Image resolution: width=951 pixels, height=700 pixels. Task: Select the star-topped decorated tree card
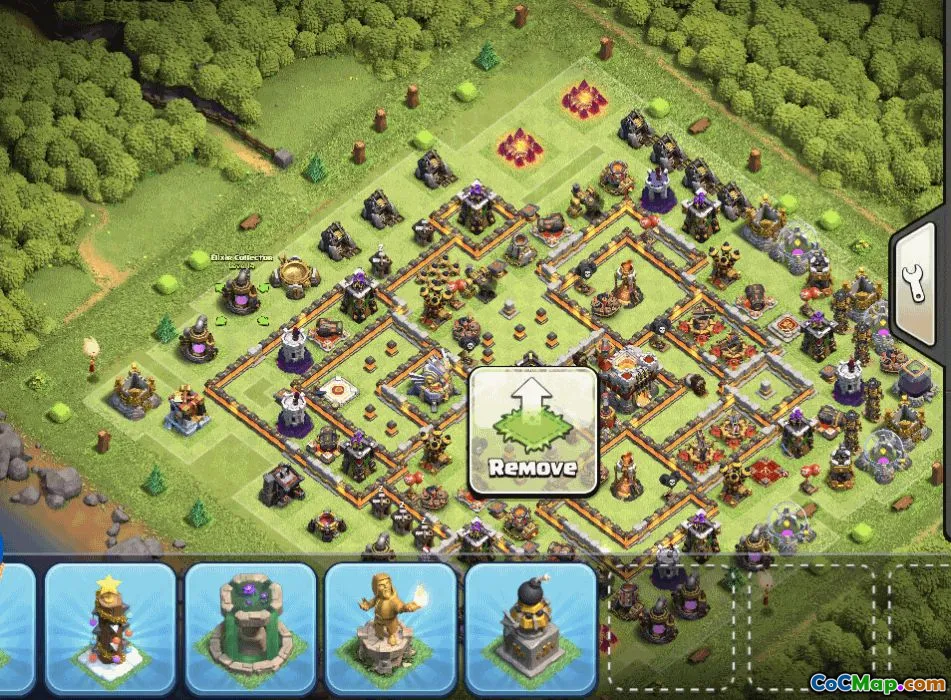[x=110, y=628]
